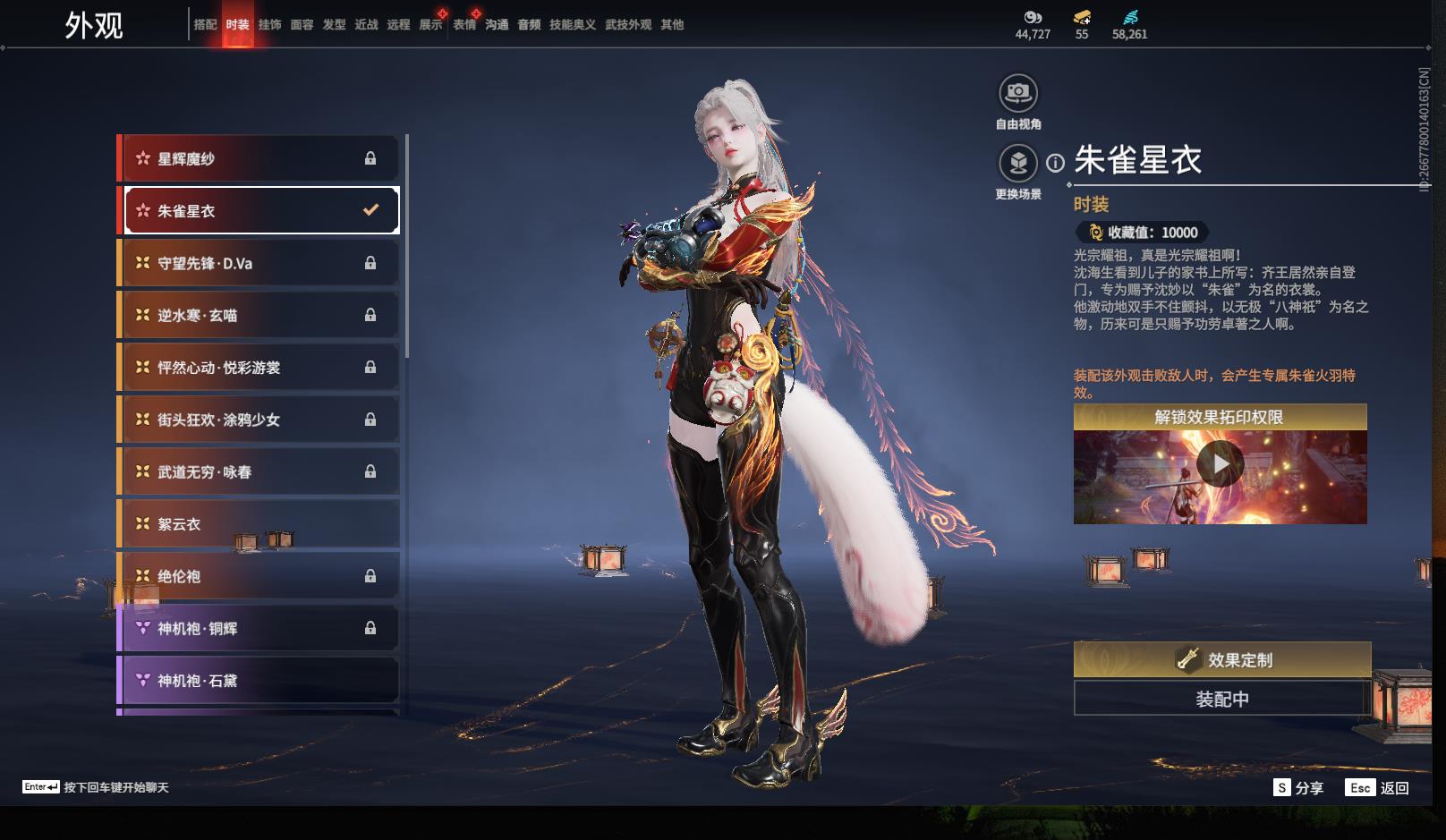The width and height of the screenshot is (1446, 840).
Task: Click the 装配中 equip button
Action: (x=1222, y=699)
